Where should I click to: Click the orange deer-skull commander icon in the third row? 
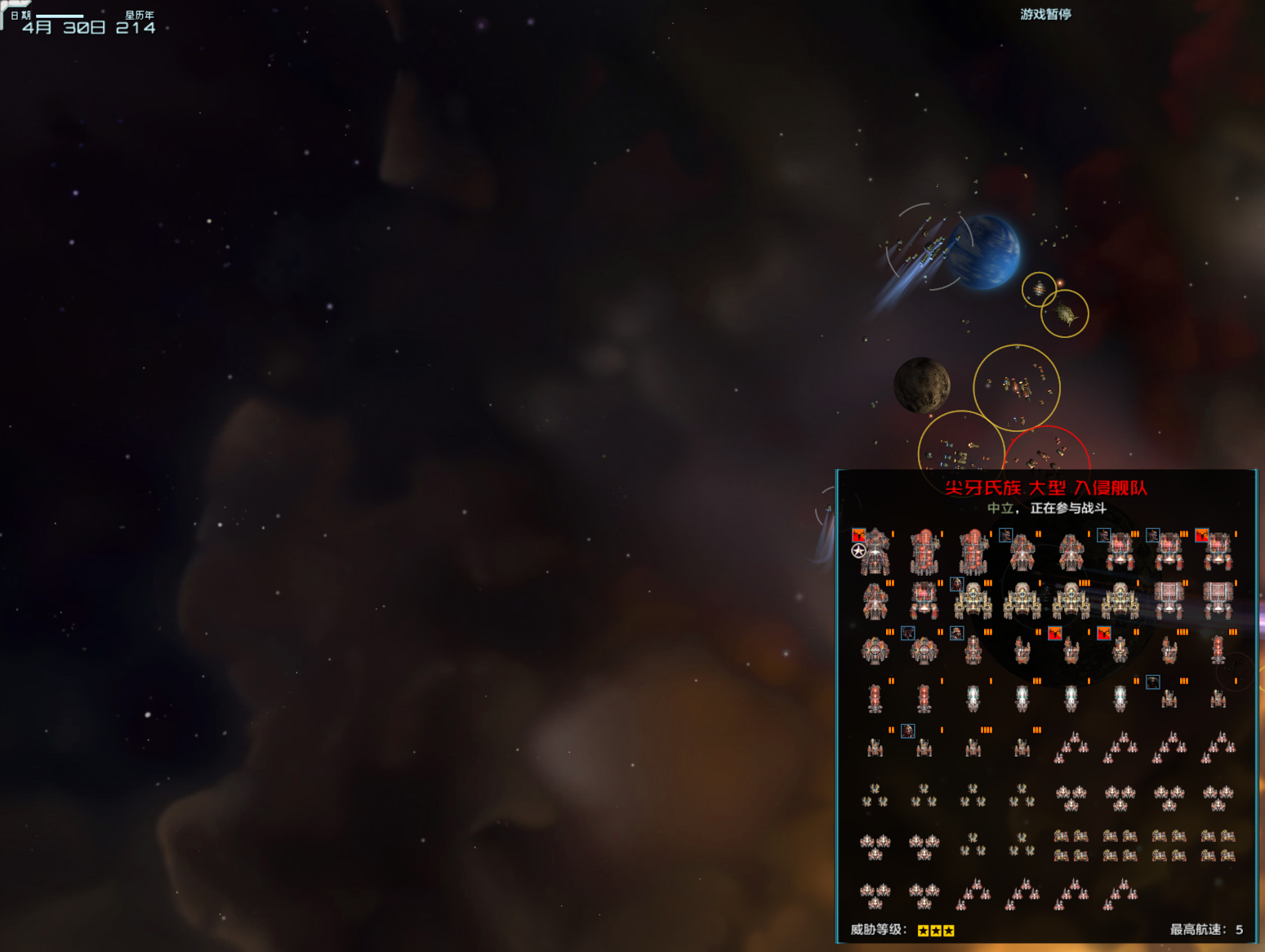1055,634
